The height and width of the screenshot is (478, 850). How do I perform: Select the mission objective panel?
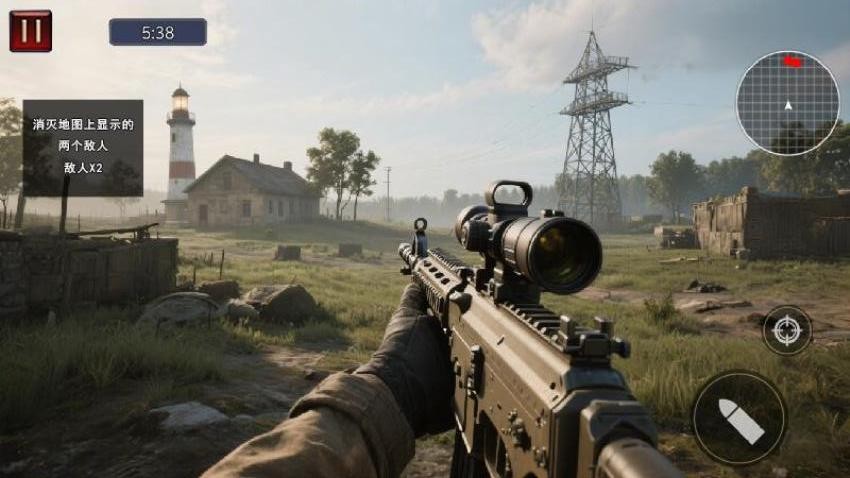83,147
